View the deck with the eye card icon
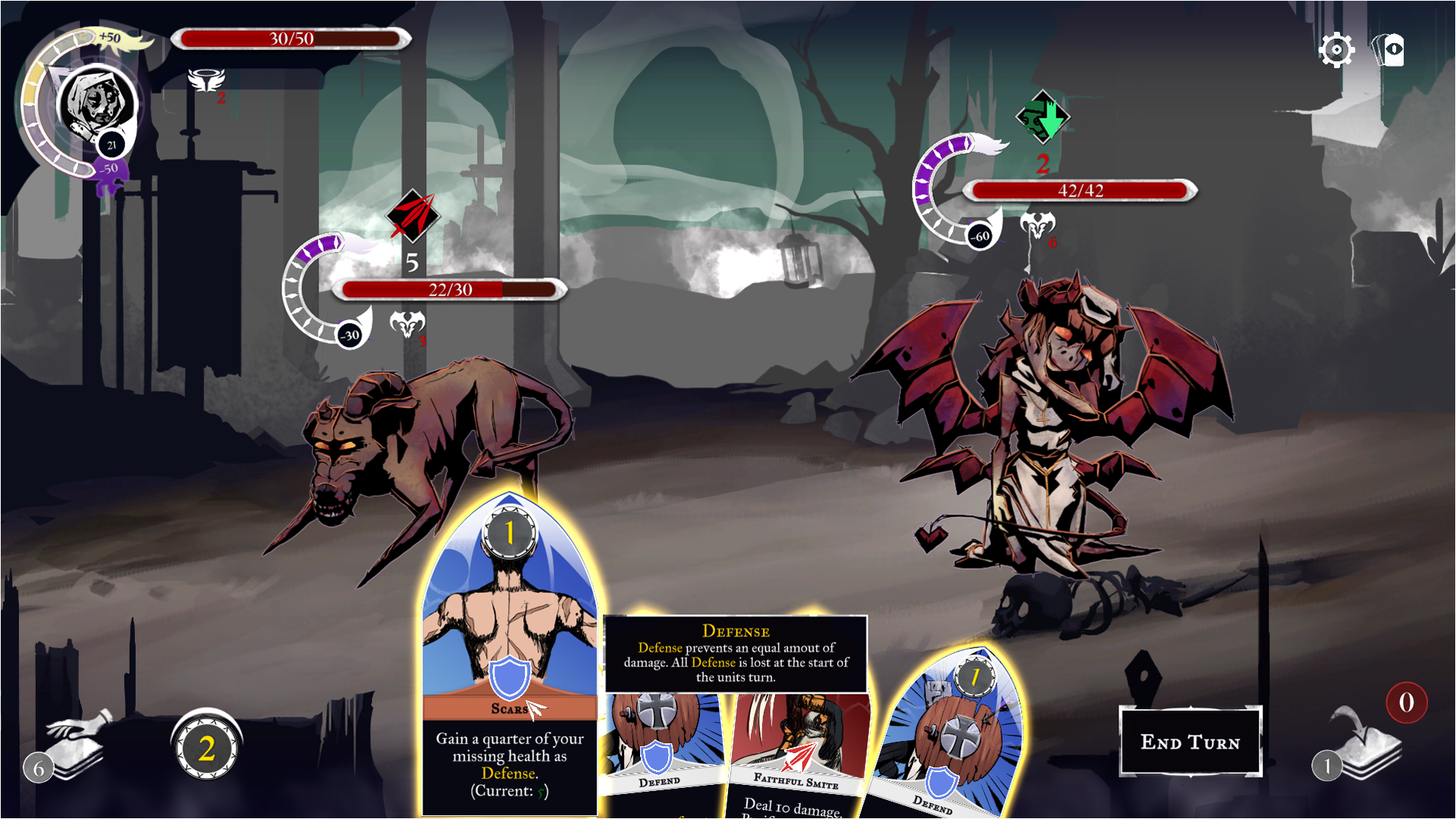The height and width of the screenshot is (819, 1456). (x=1389, y=51)
